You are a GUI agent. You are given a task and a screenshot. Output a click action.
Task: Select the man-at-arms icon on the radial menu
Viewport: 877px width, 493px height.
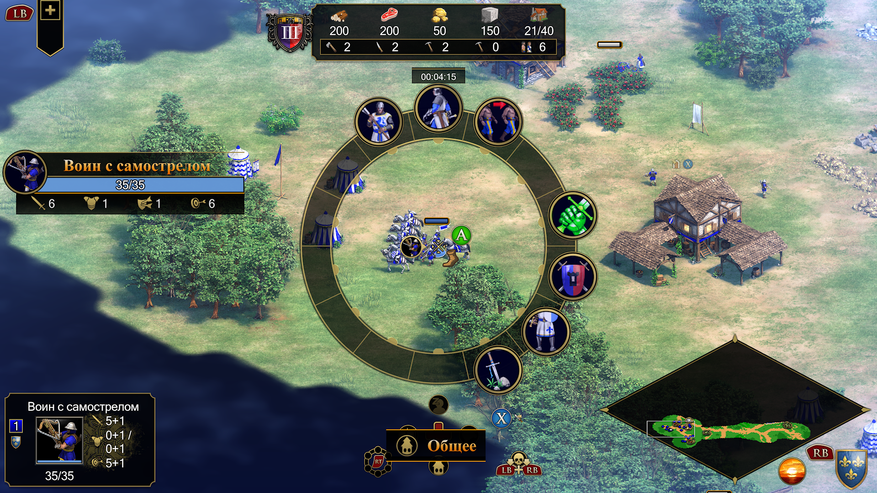pos(379,121)
